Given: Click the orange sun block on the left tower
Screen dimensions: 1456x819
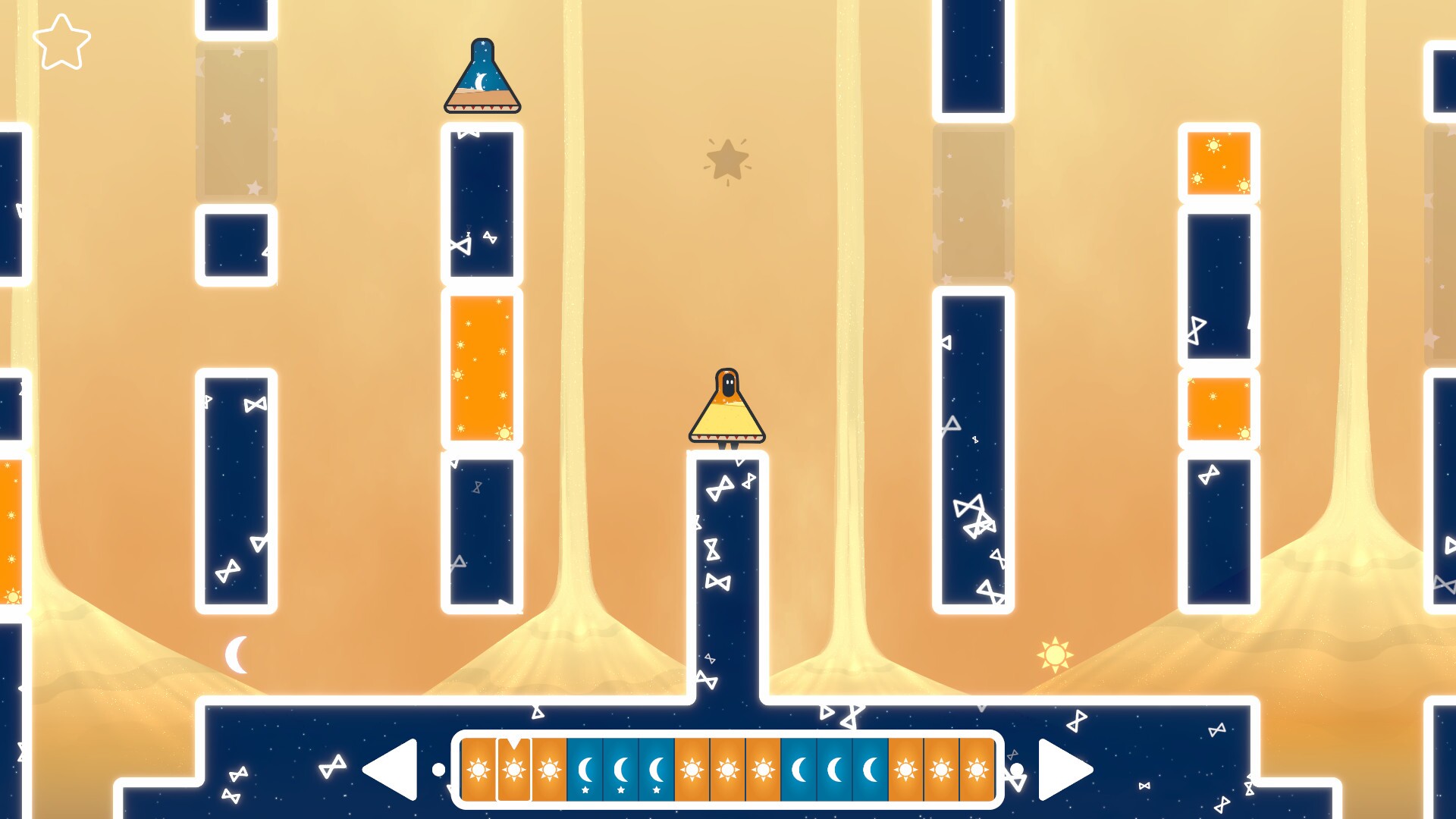Looking at the screenshot, I should pyautogui.click(x=480, y=368).
